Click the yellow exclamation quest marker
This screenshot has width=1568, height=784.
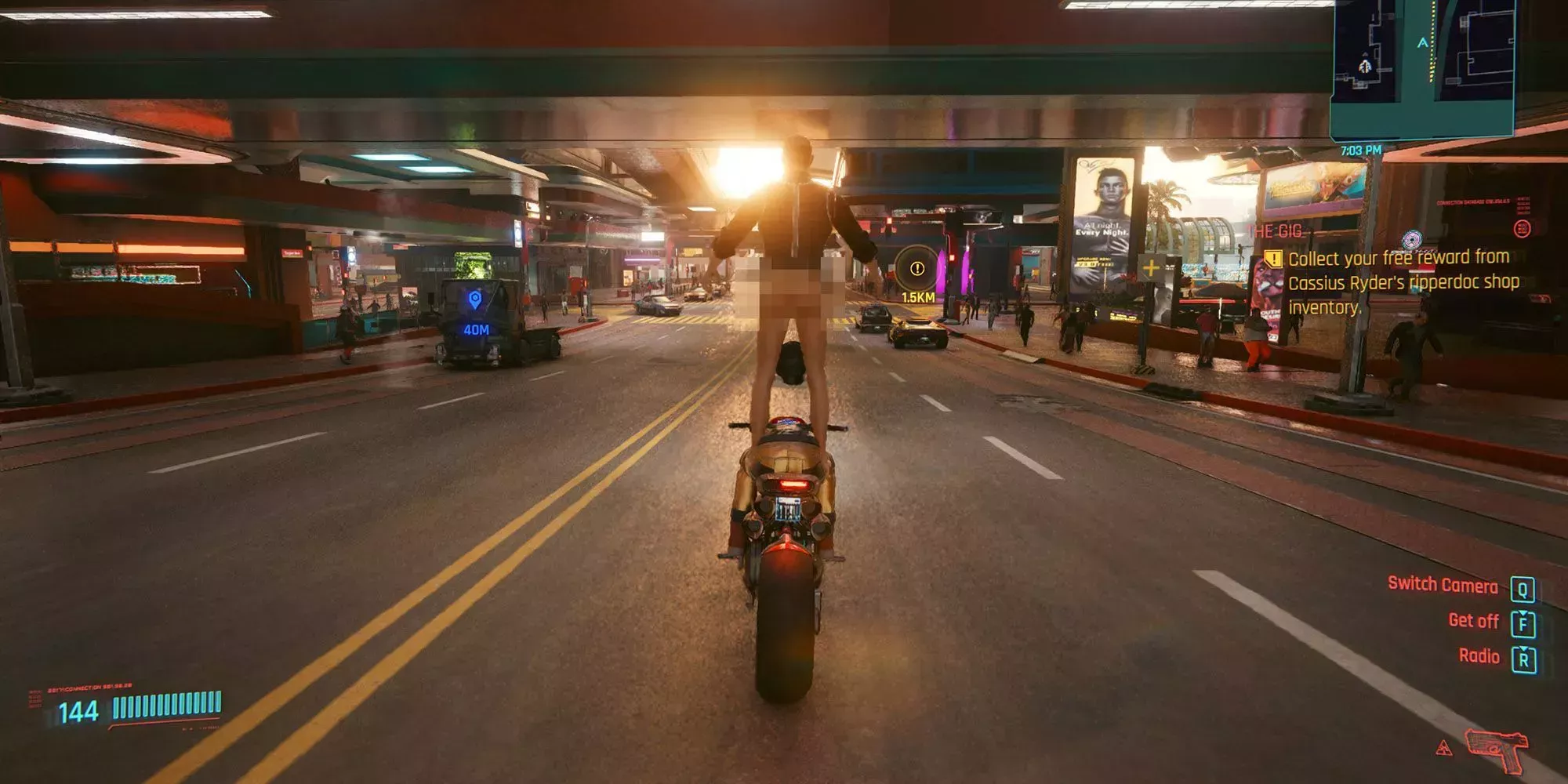click(x=916, y=269)
